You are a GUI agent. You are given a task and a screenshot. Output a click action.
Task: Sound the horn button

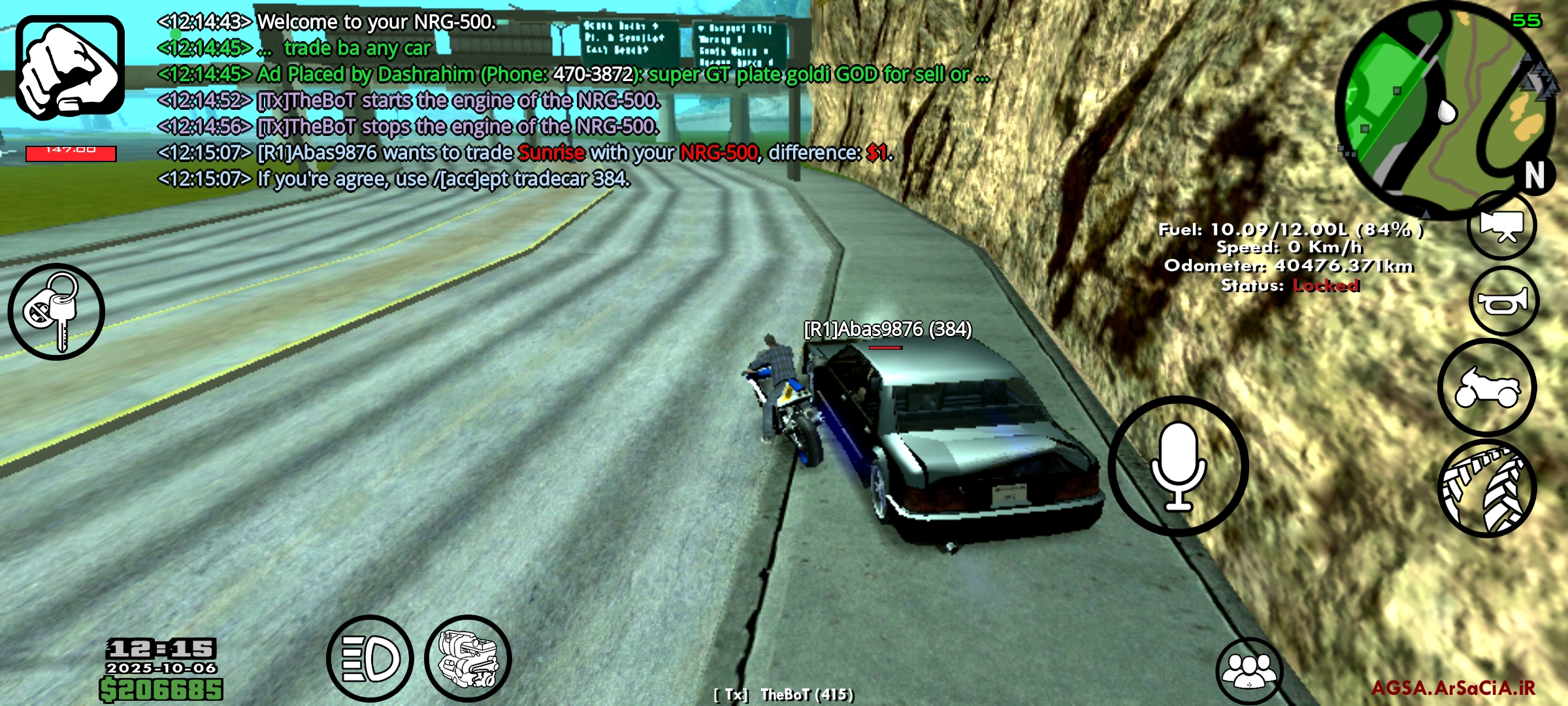[x=1504, y=301]
